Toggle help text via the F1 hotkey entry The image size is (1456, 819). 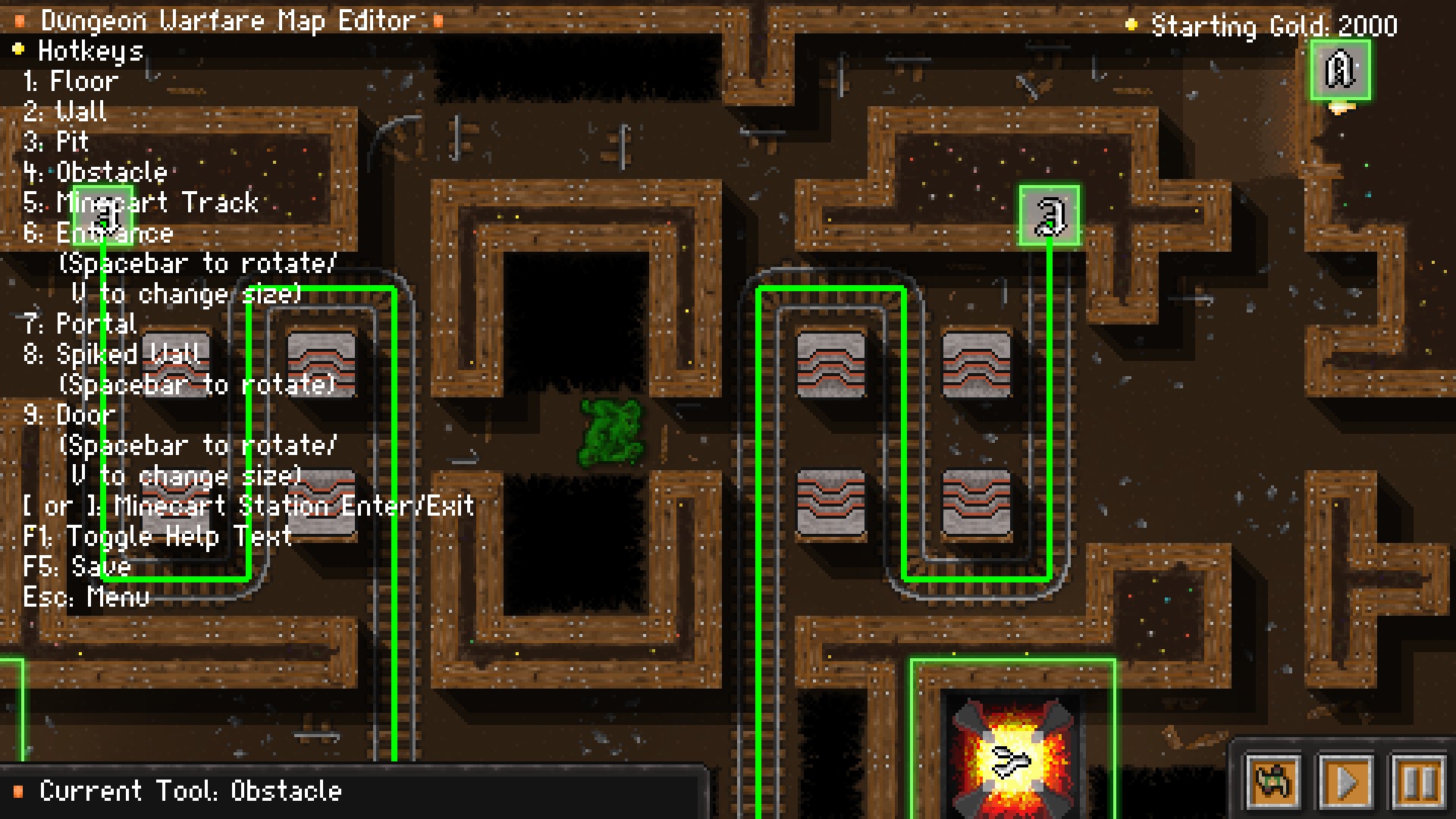(x=159, y=536)
